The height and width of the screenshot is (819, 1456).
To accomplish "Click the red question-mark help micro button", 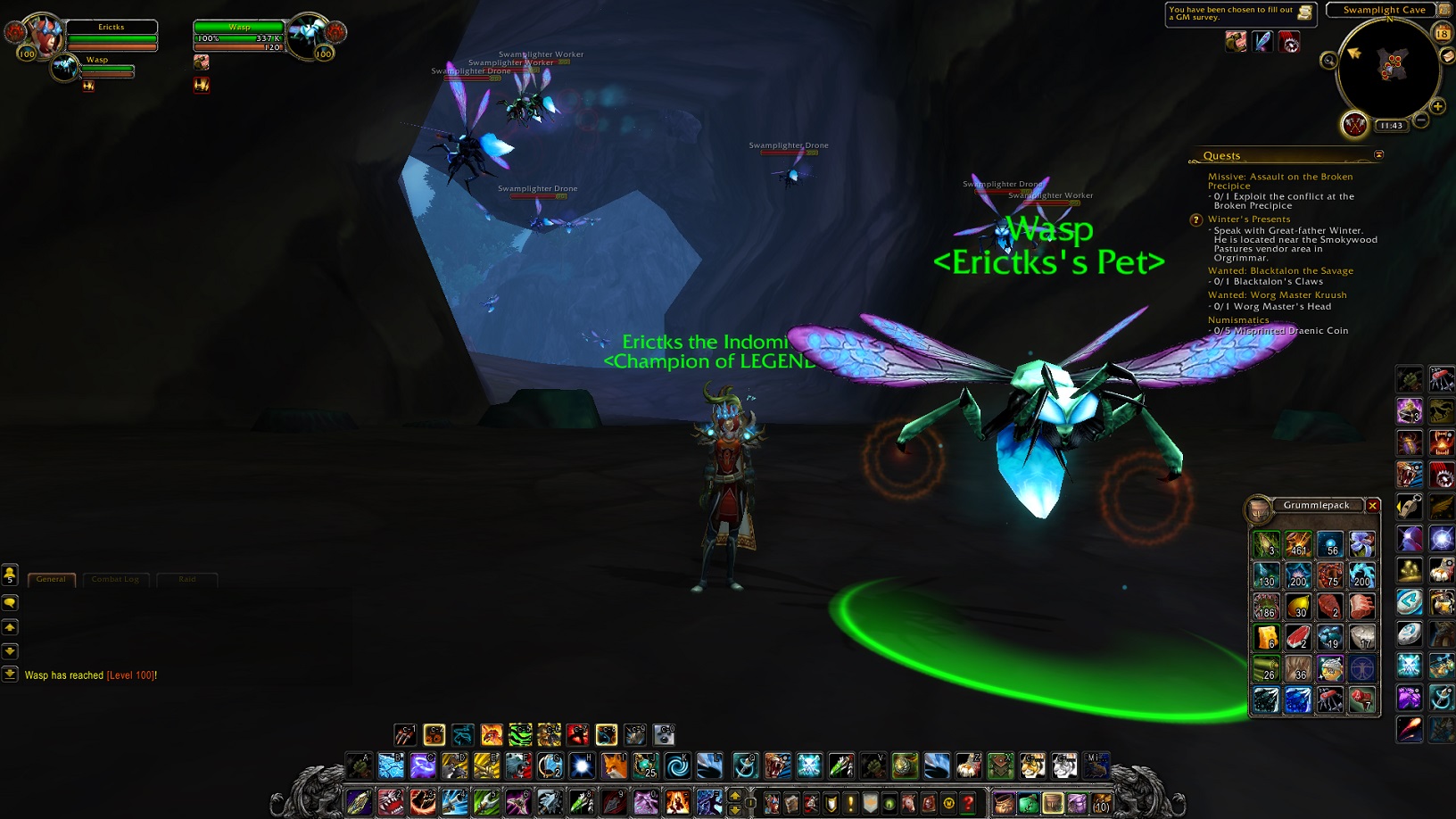I will (x=968, y=803).
